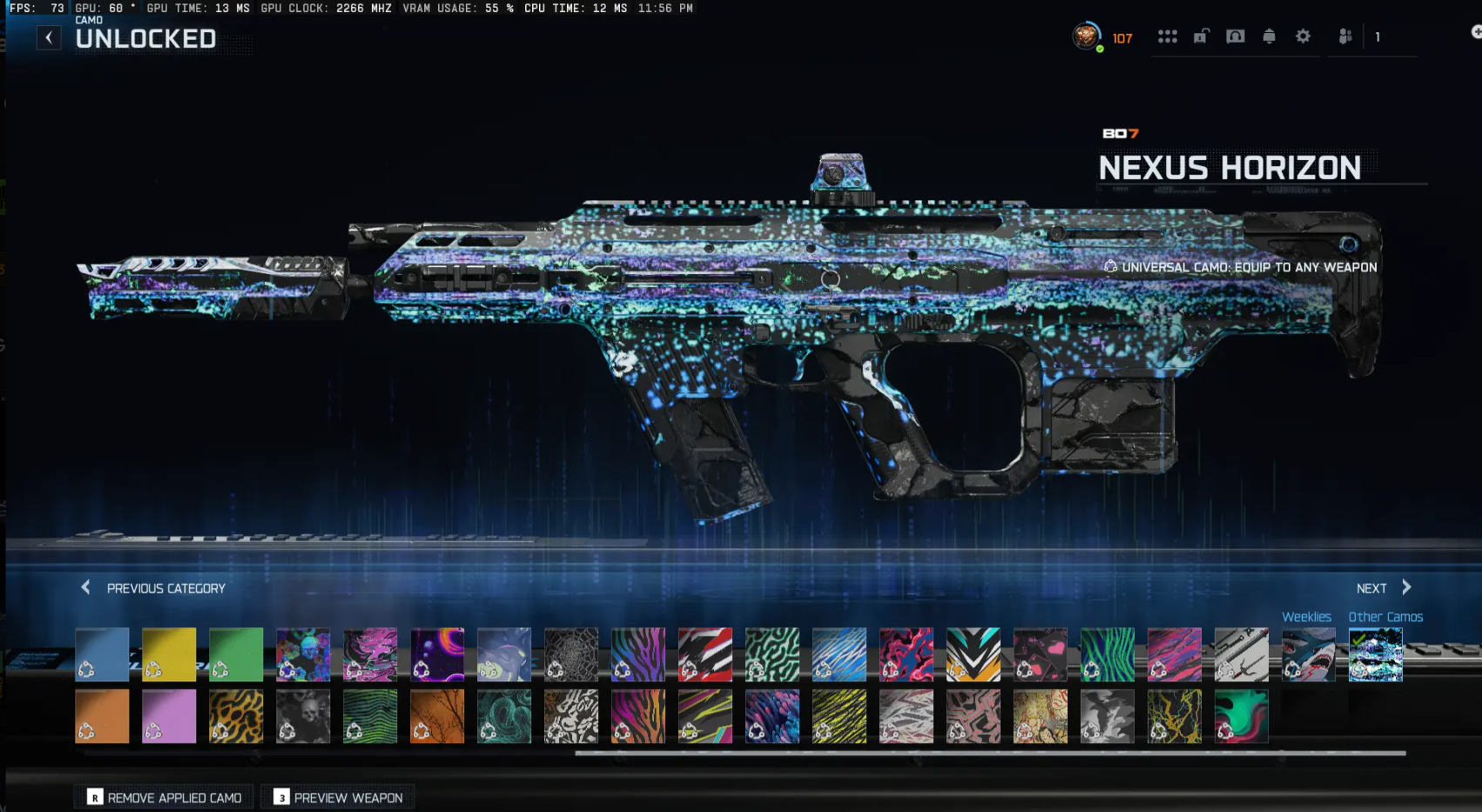Collapse back with Previous Category arrow

pos(85,587)
